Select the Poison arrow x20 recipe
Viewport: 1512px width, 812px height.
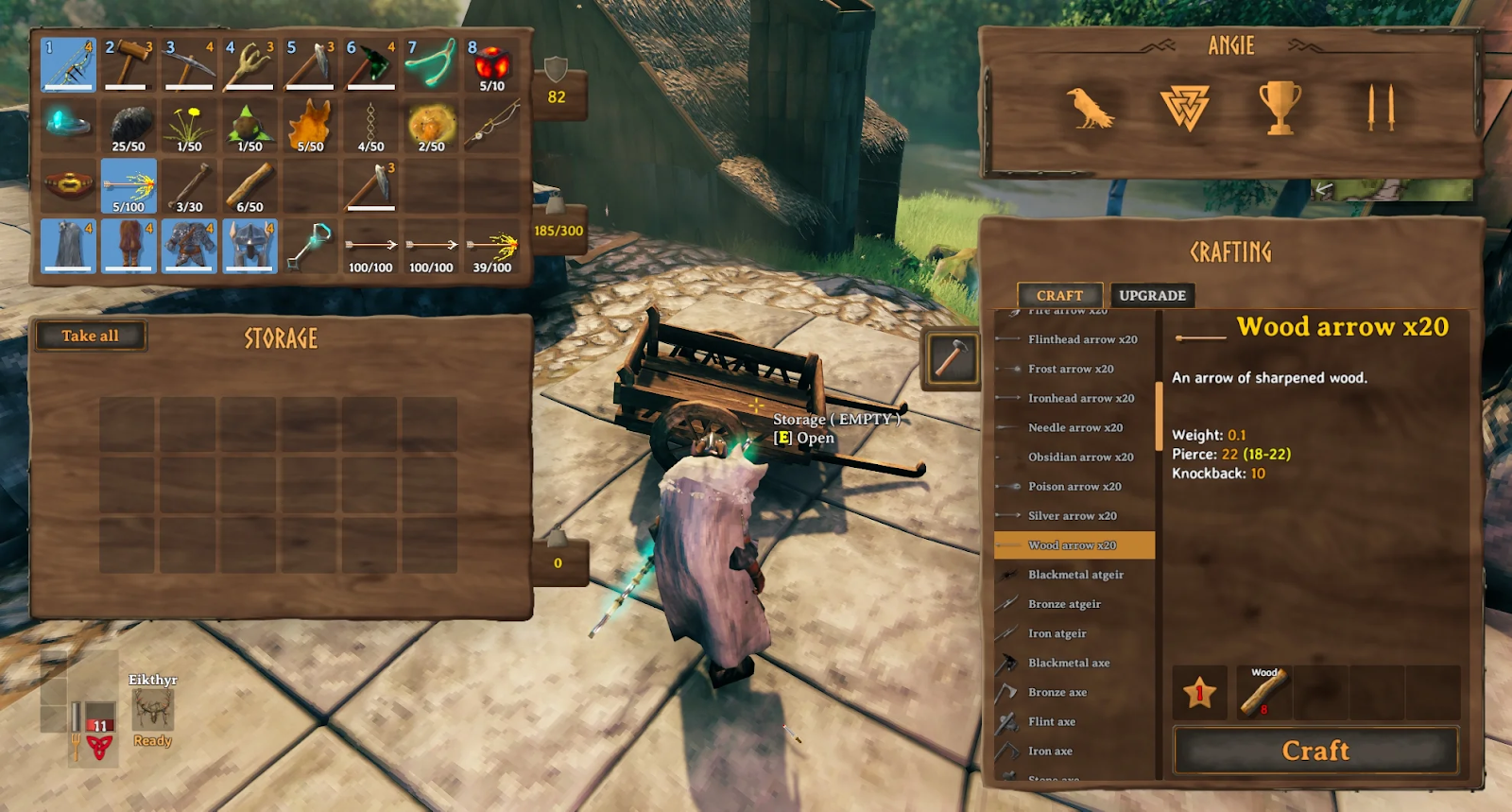[1074, 487]
